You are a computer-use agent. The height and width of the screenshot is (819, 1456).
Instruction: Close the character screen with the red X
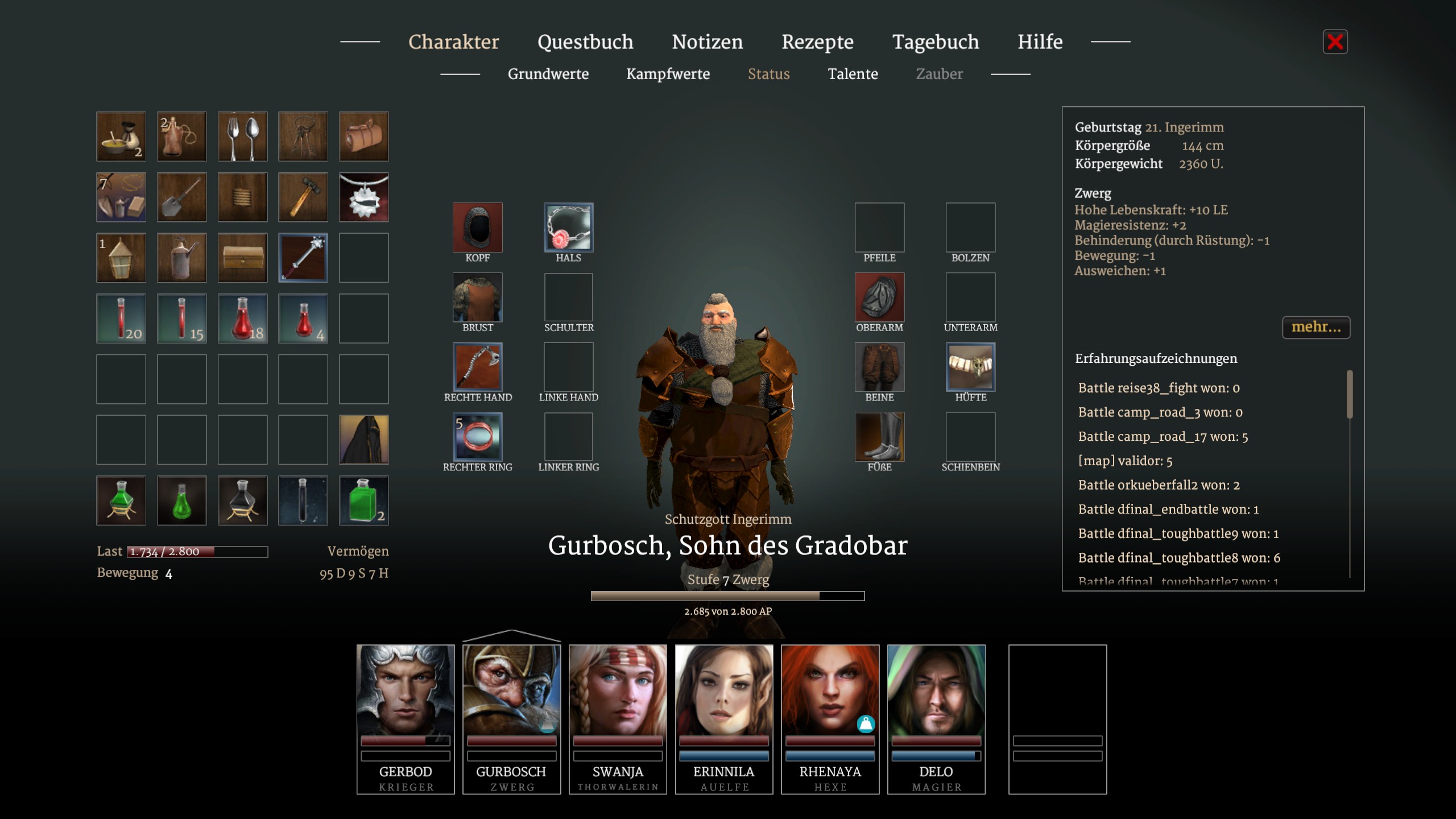[x=1335, y=42]
